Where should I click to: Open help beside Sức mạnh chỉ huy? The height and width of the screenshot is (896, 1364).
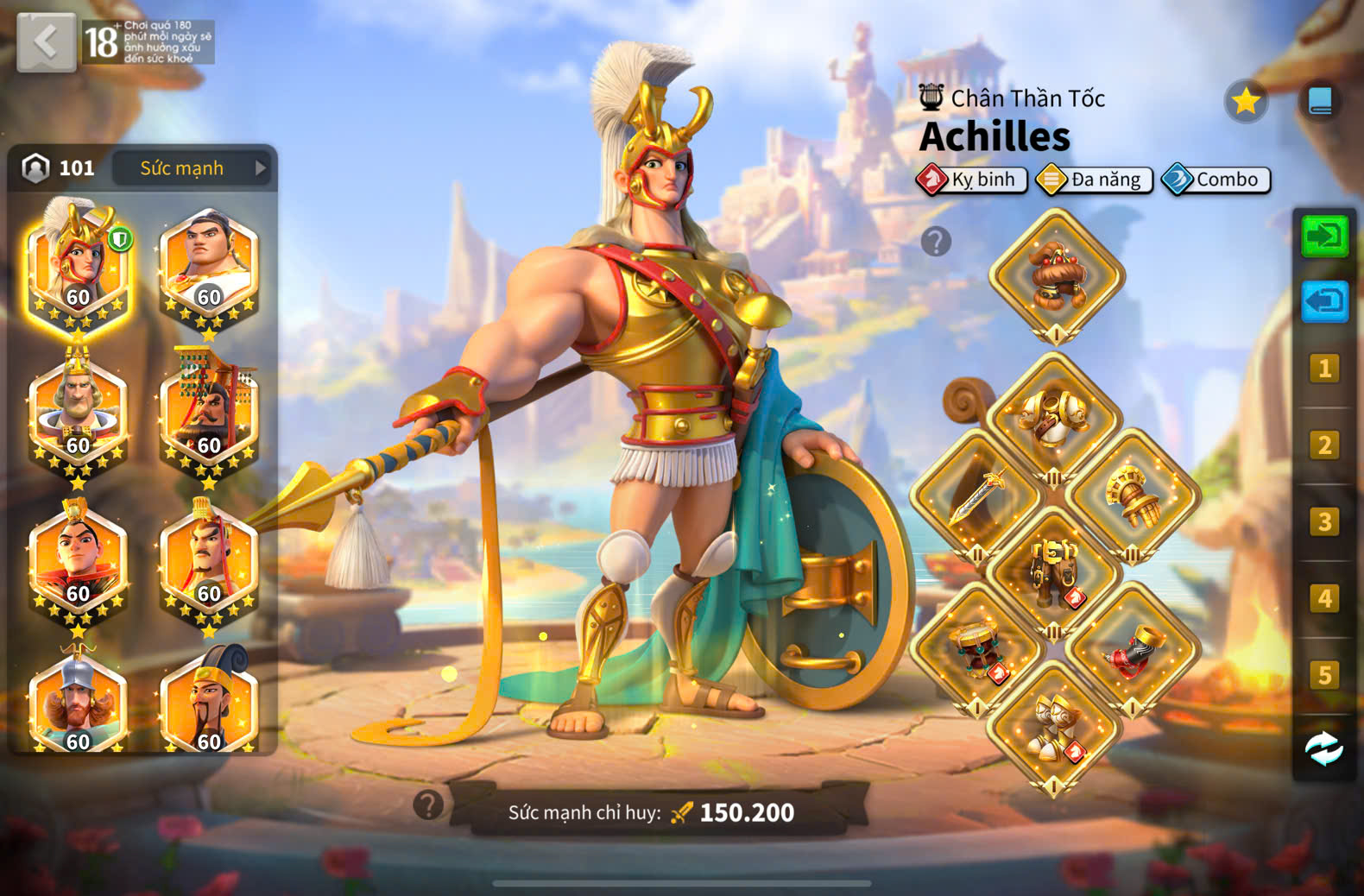[x=428, y=805]
